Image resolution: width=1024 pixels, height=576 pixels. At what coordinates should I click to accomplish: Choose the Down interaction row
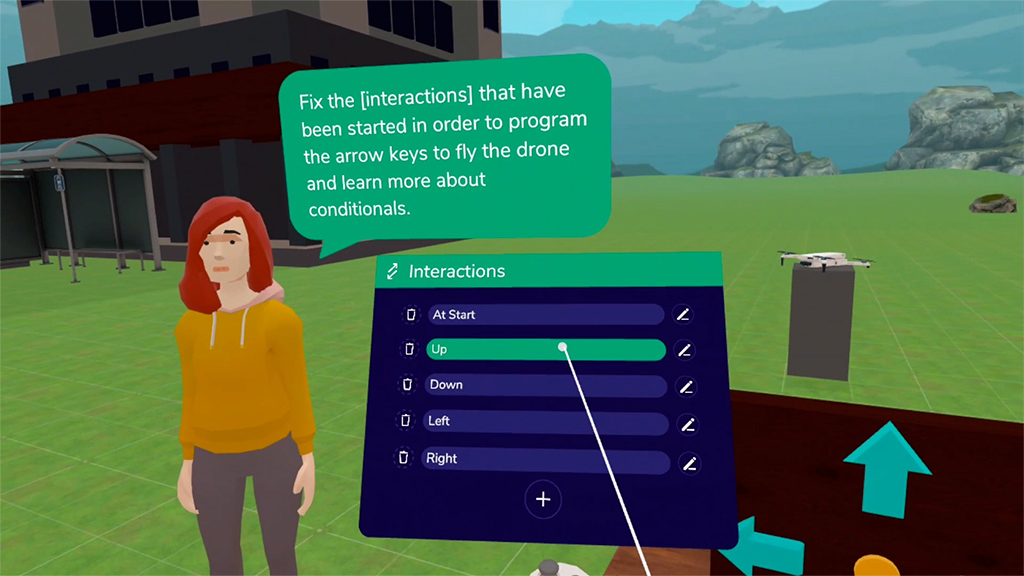pos(545,386)
